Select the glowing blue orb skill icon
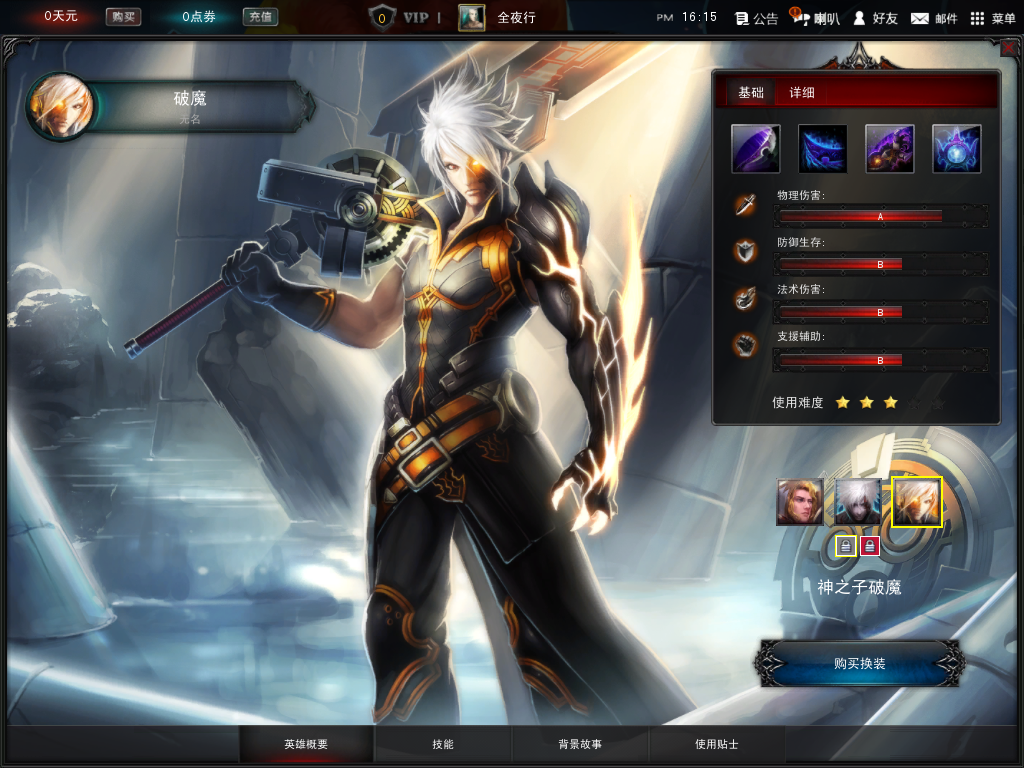The width and height of the screenshot is (1024, 768). tap(956, 149)
